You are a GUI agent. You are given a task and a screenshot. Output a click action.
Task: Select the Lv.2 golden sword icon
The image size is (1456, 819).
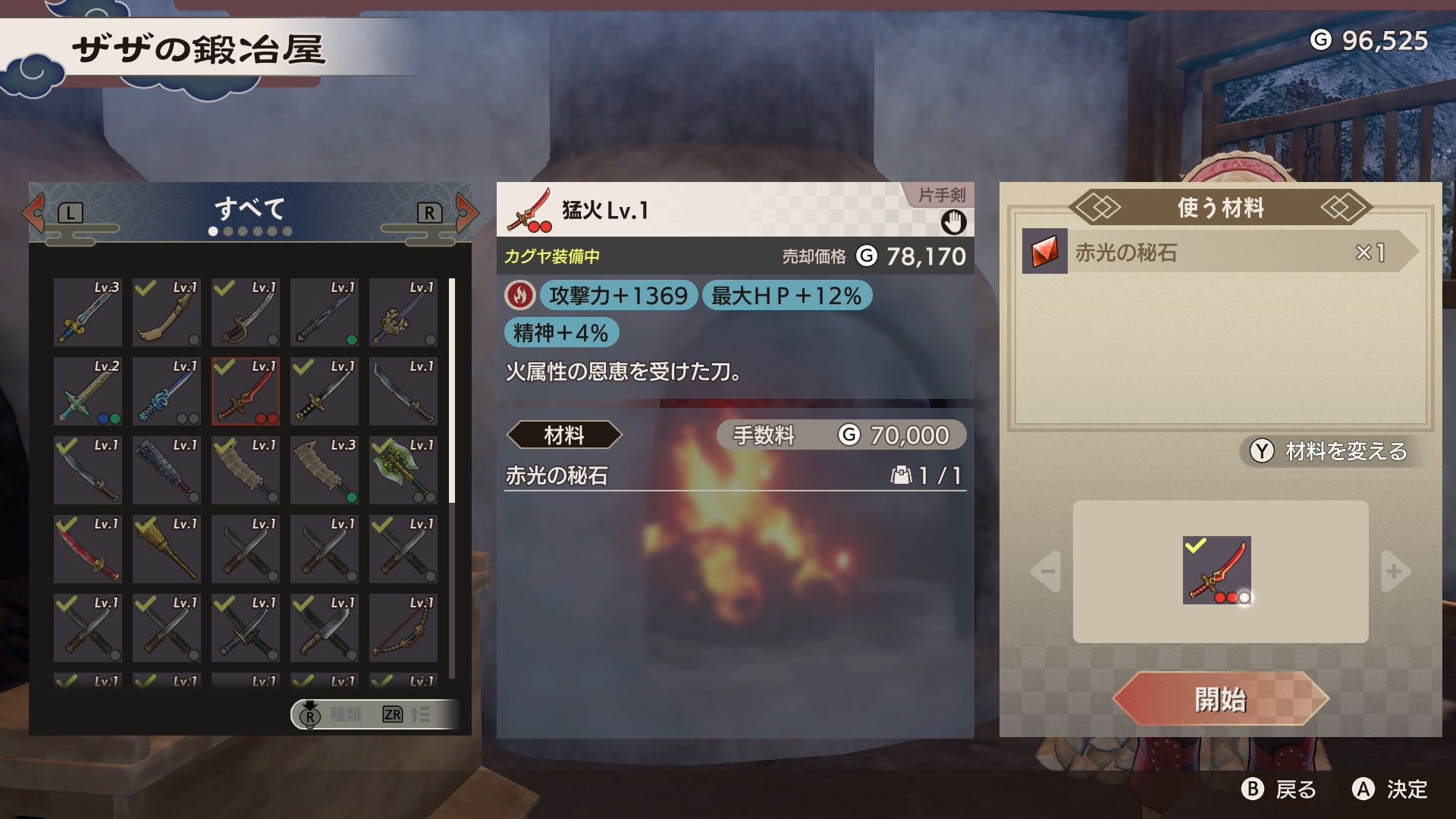pos(87,391)
